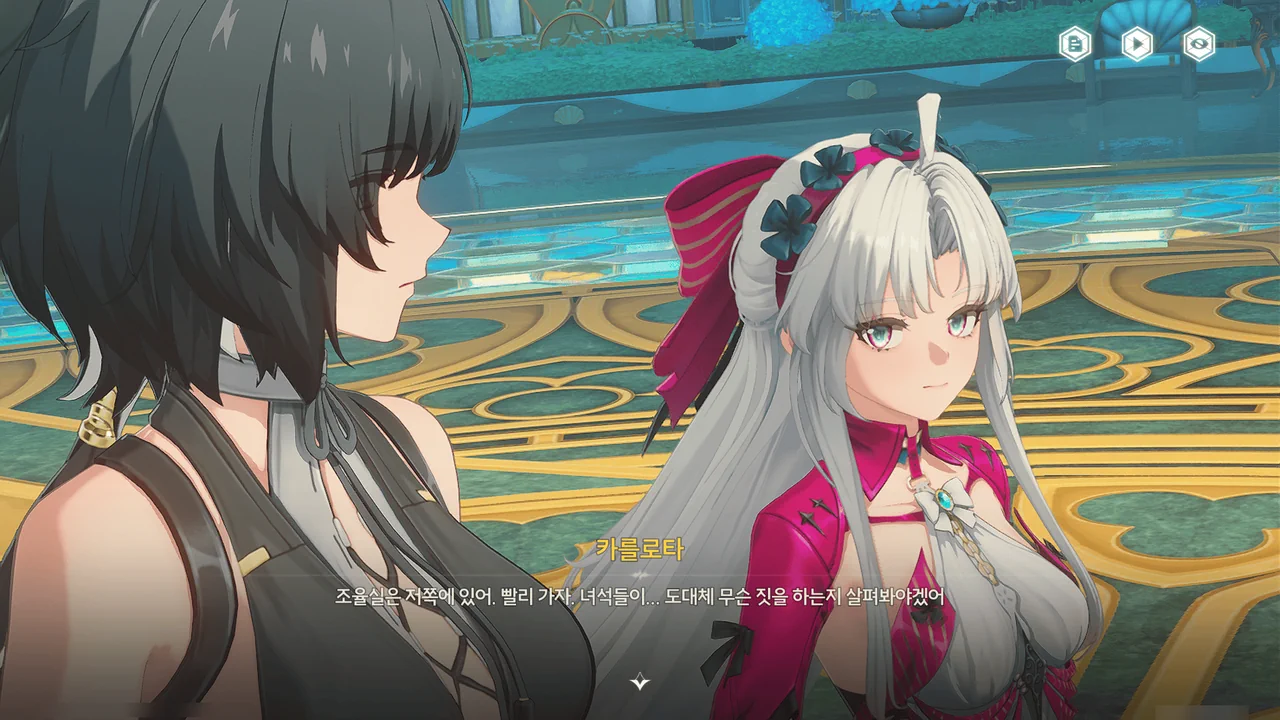Open the dialogue log document icon

point(1075,44)
